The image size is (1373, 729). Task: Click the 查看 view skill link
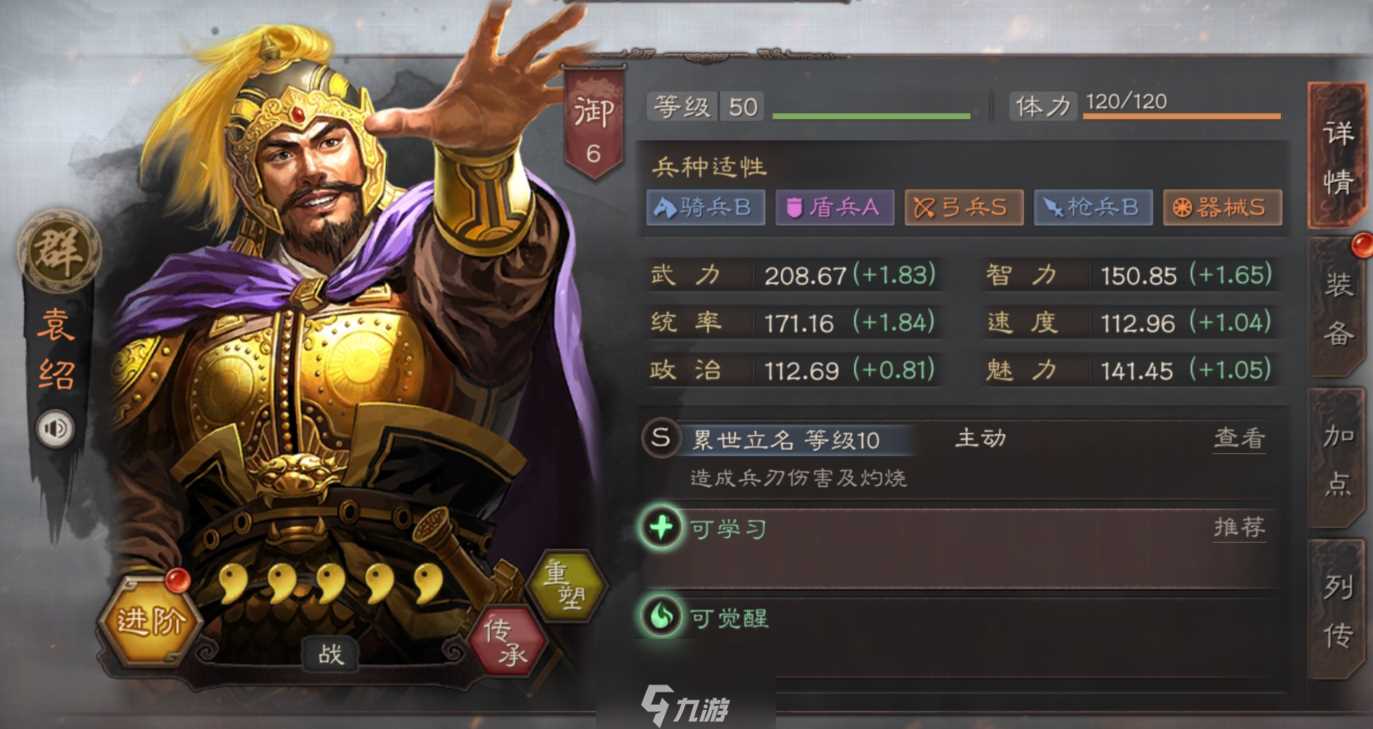(1238, 438)
